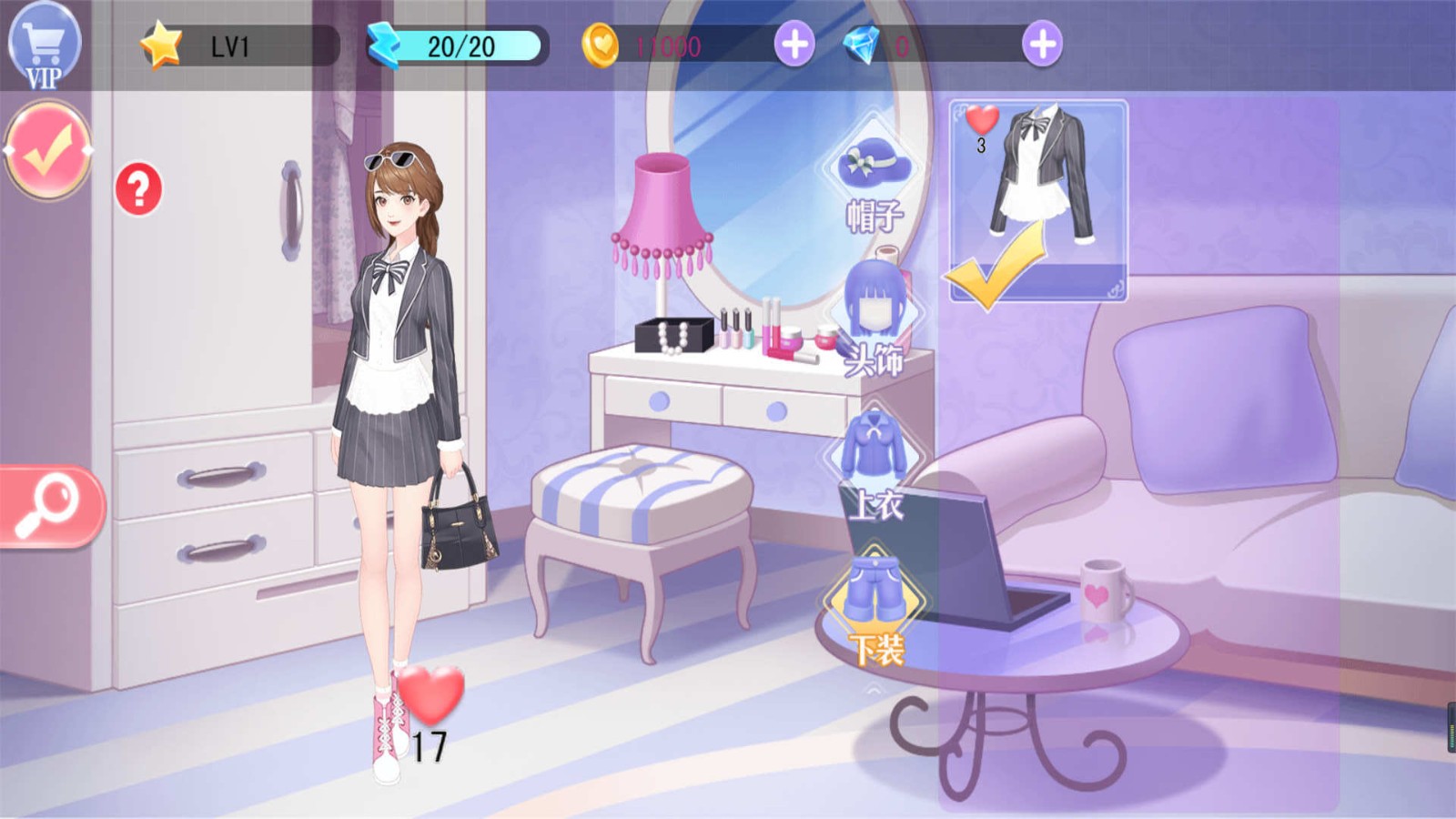
Task: Select the 头饰 hairstyle category
Action: pos(875,320)
